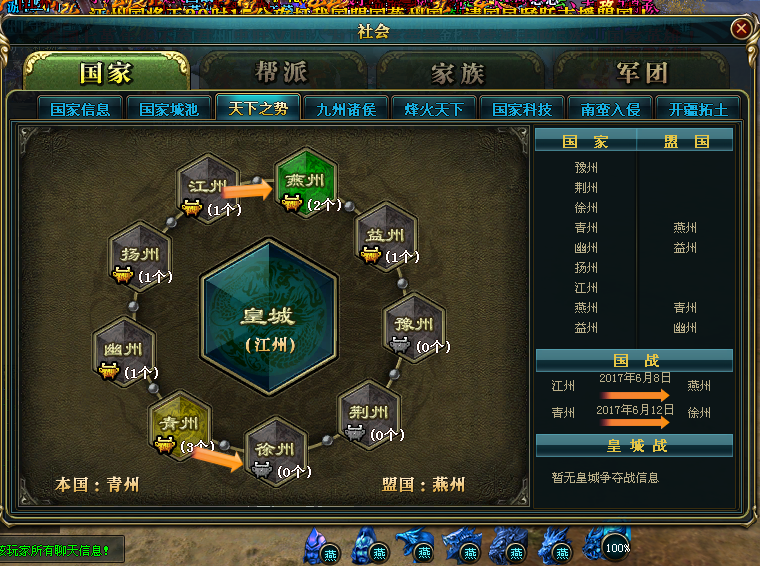This screenshot has height=566, width=760.
Task: Open the 南蛮入侵 sub-tab
Action: tap(609, 109)
